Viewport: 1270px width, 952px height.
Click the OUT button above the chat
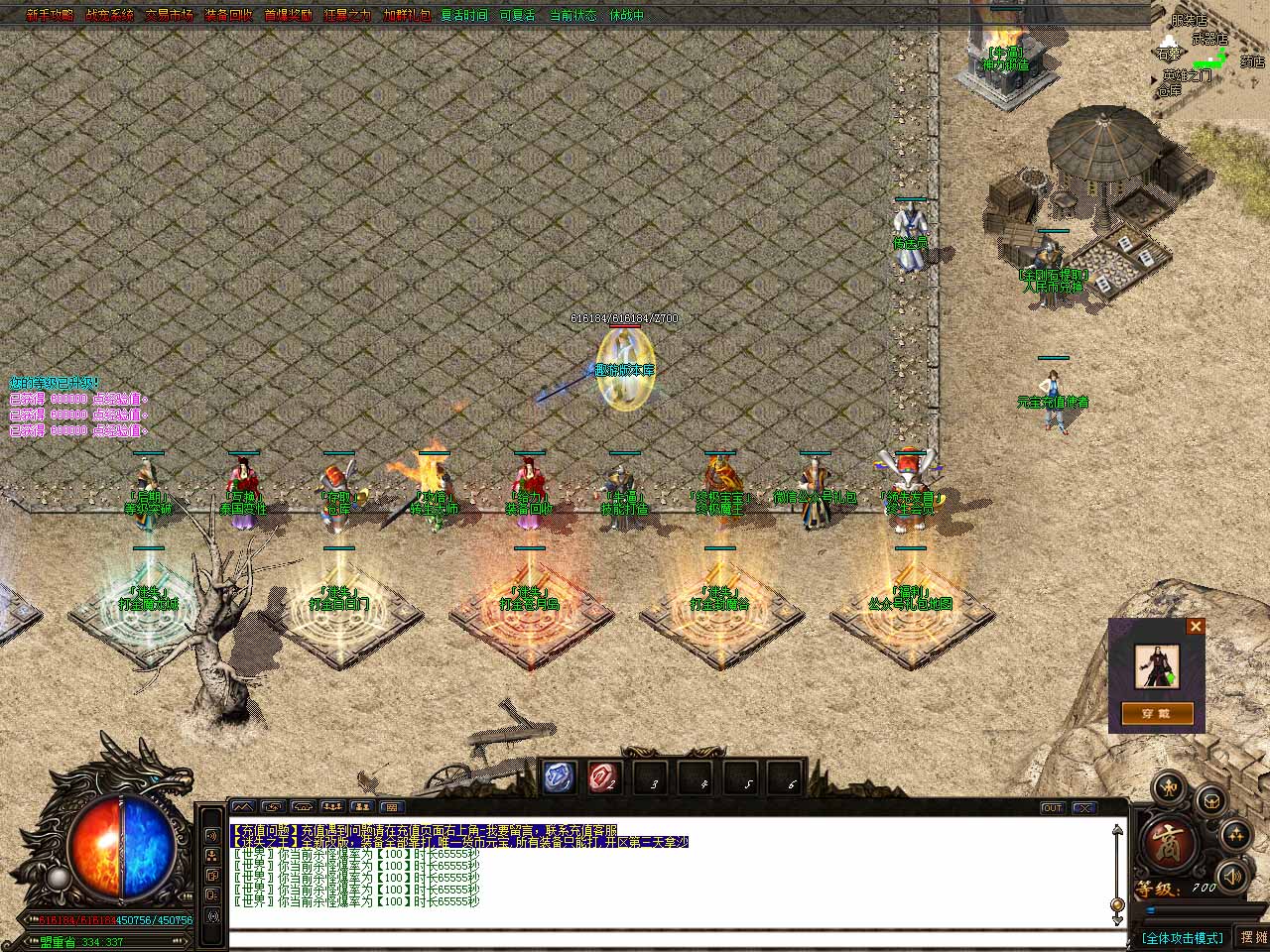pos(1053,808)
